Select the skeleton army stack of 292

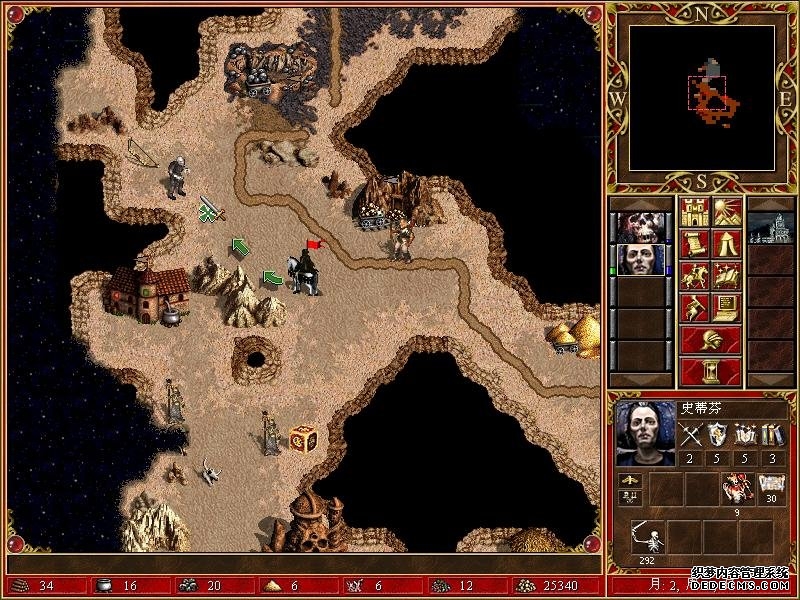coord(649,538)
